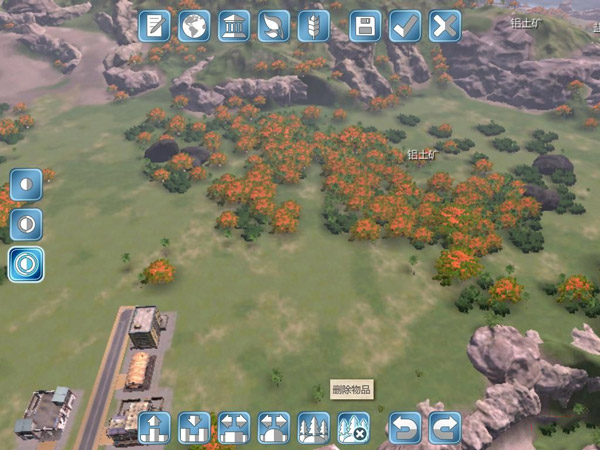Open the columned building icon
This screenshot has height=450, width=600.
pos(234,26)
